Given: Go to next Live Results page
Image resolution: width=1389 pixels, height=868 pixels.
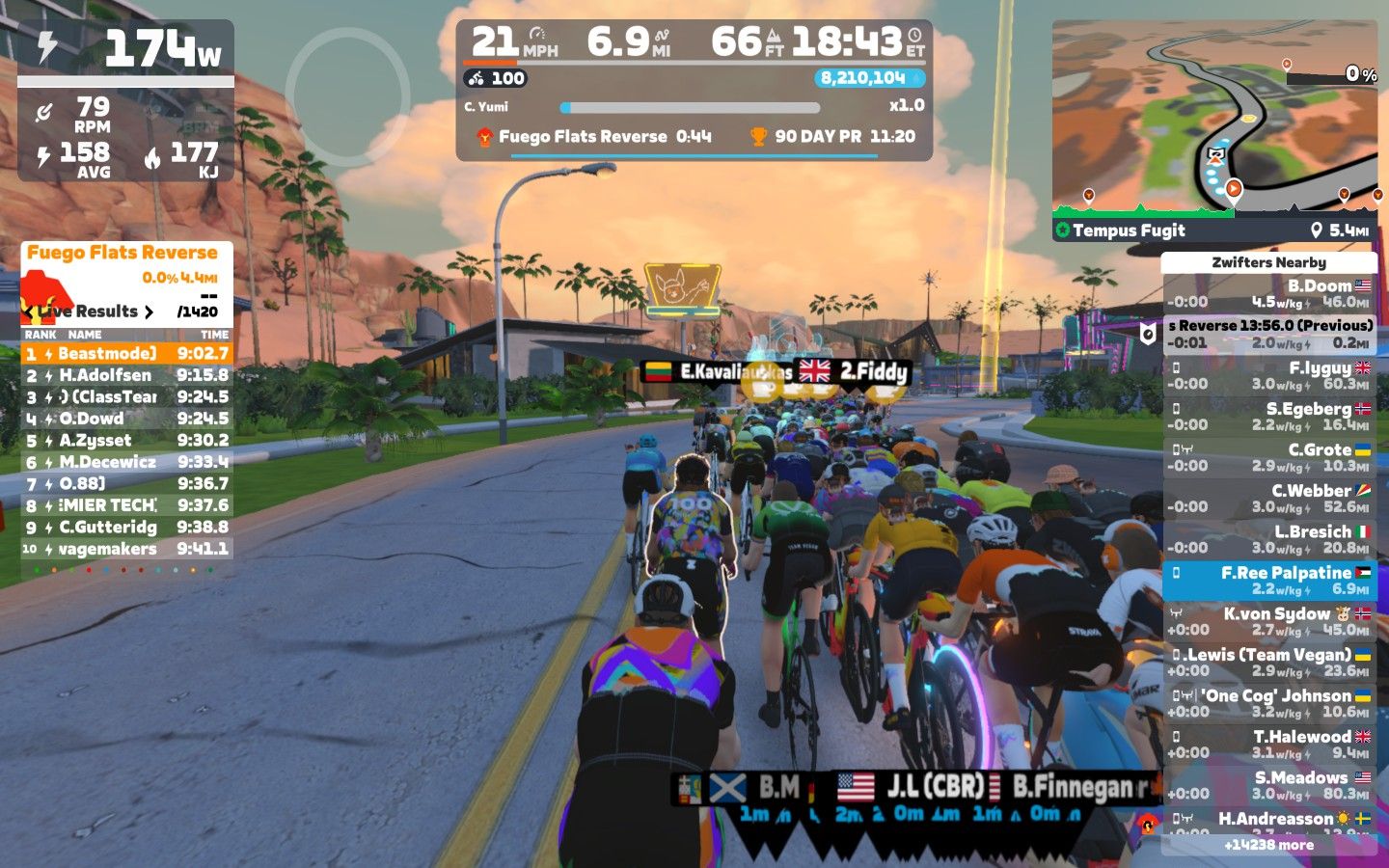Looking at the screenshot, I should pos(149,312).
